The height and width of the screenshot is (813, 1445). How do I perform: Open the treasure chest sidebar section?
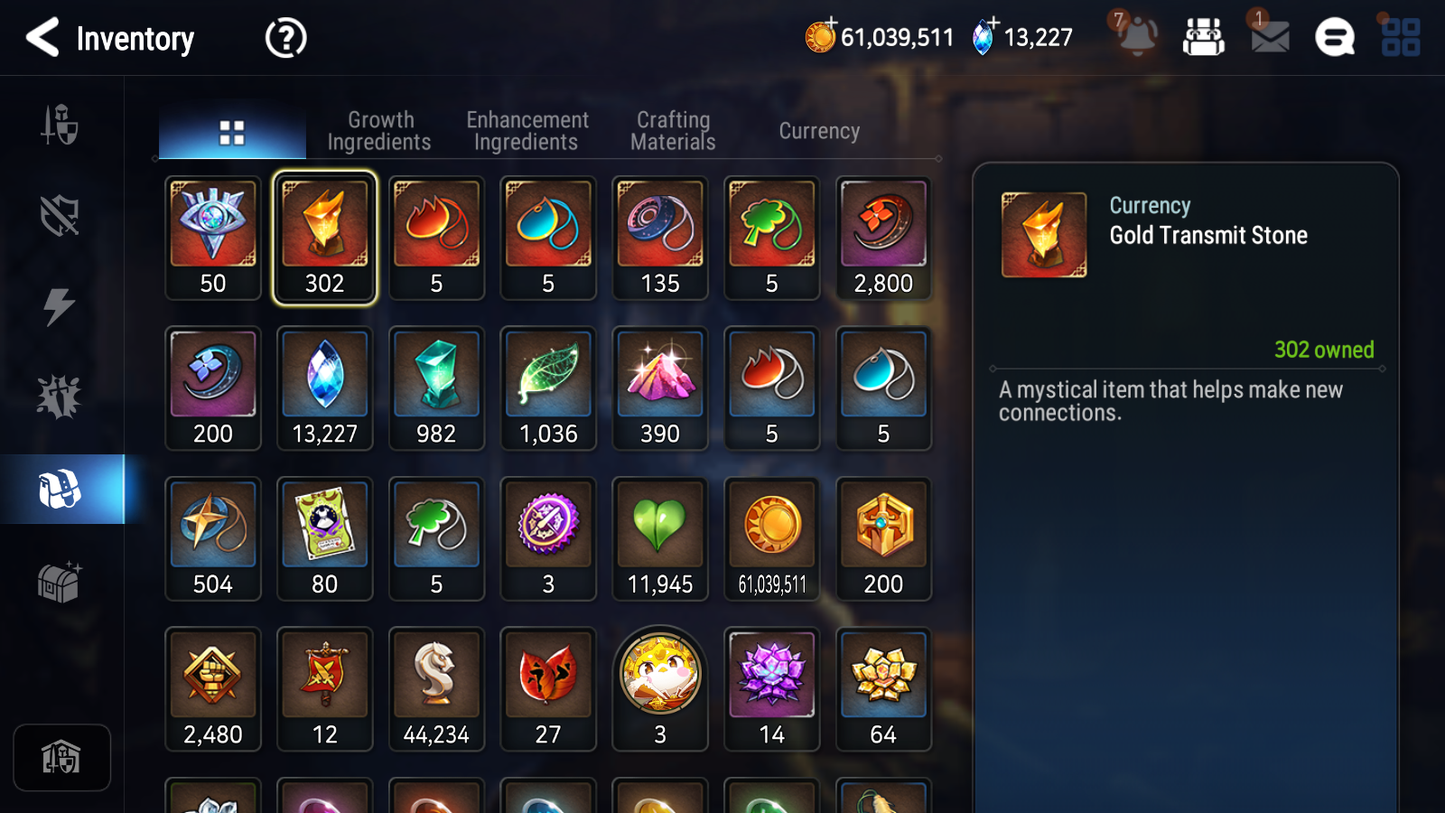tap(60, 580)
